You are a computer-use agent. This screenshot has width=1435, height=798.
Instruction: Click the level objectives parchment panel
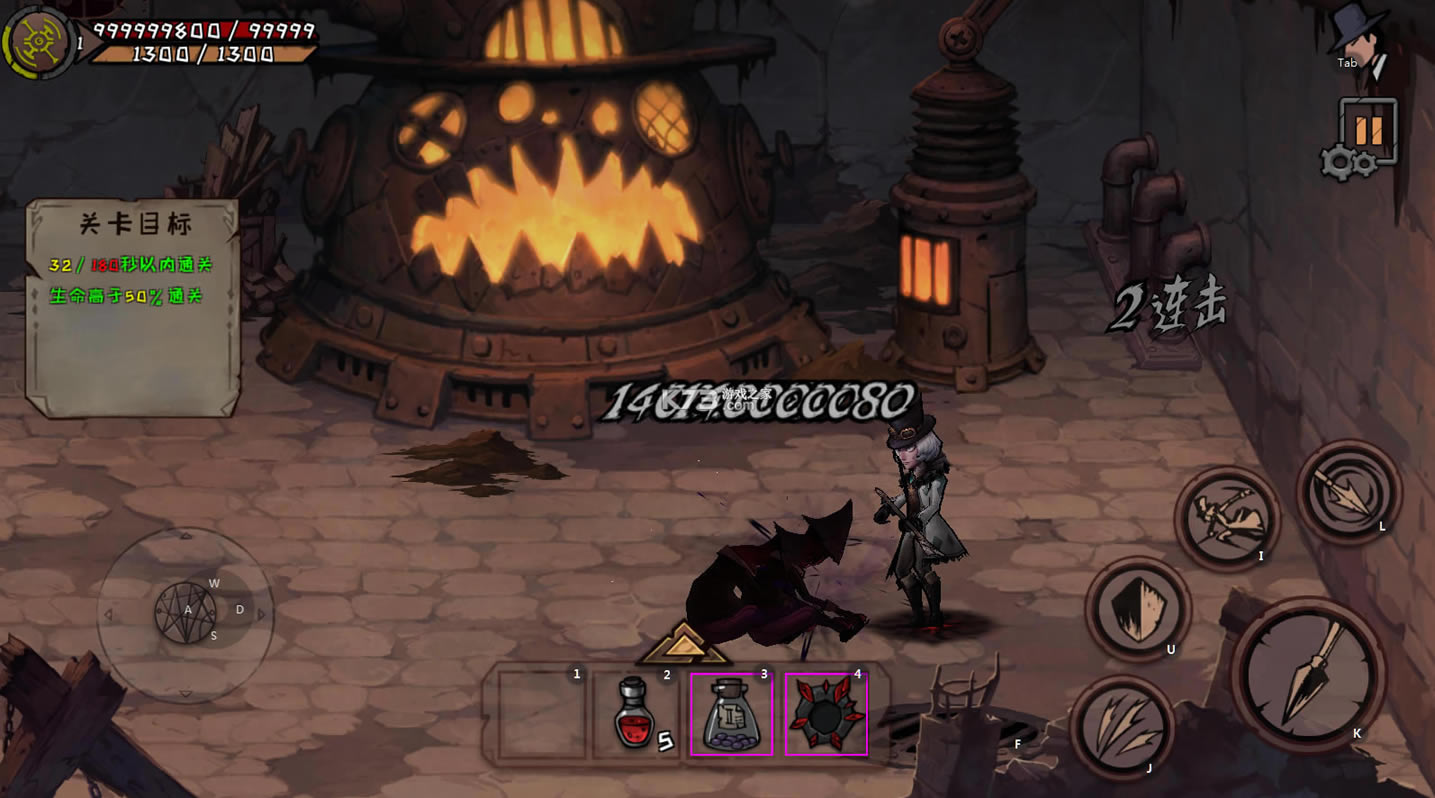(133, 306)
